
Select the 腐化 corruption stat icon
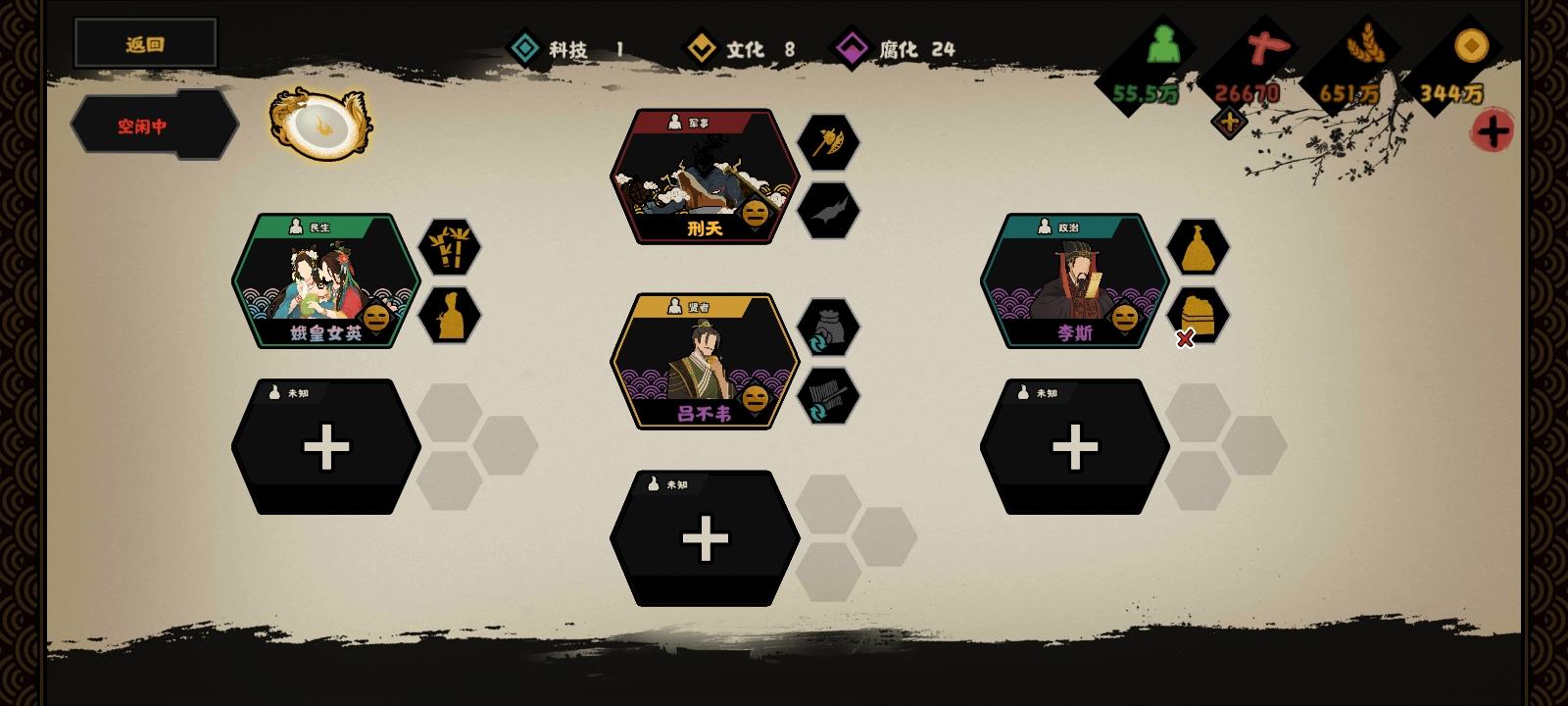[x=852, y=45]
